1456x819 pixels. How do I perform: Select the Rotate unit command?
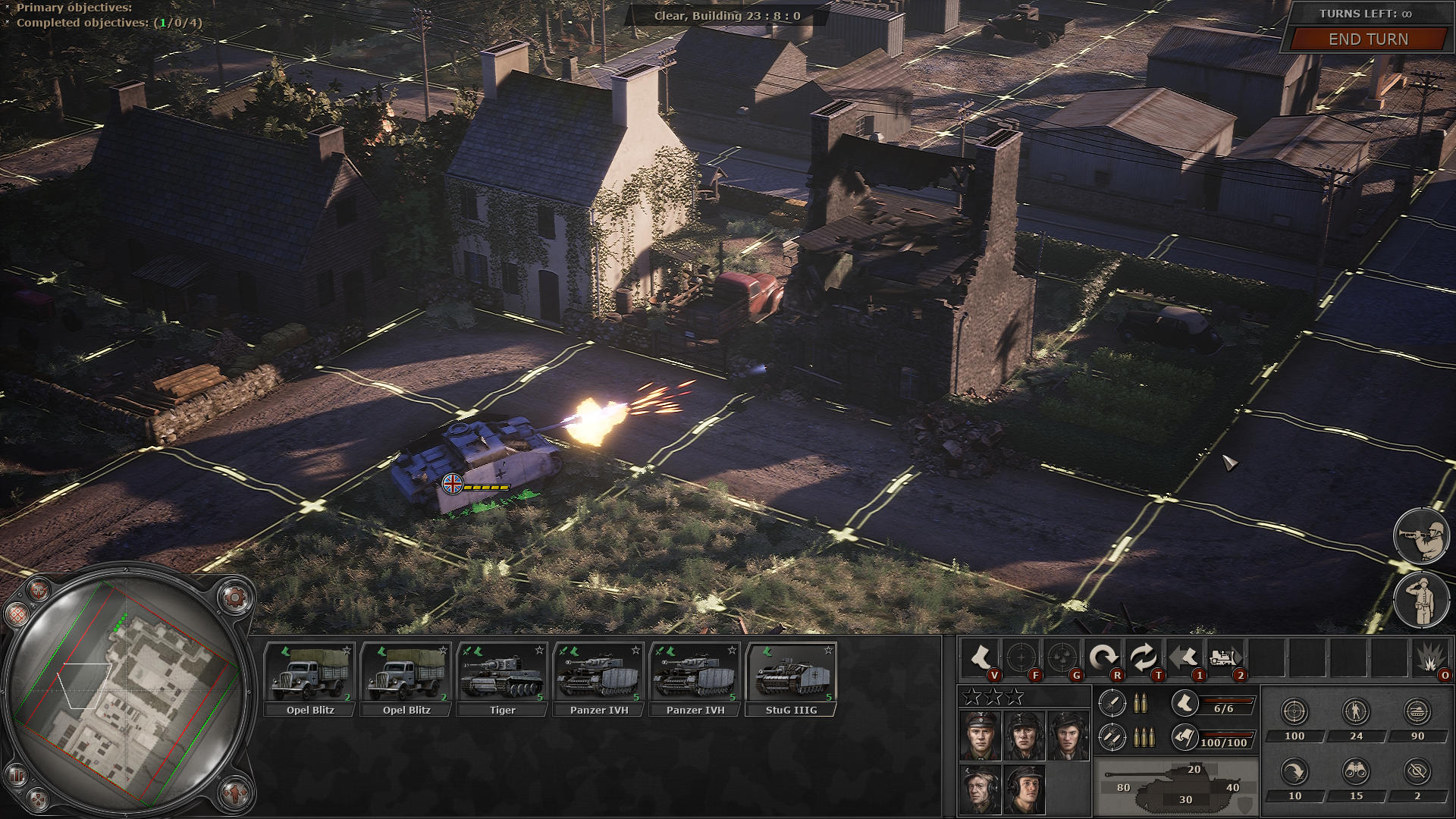click(1105, 654)
